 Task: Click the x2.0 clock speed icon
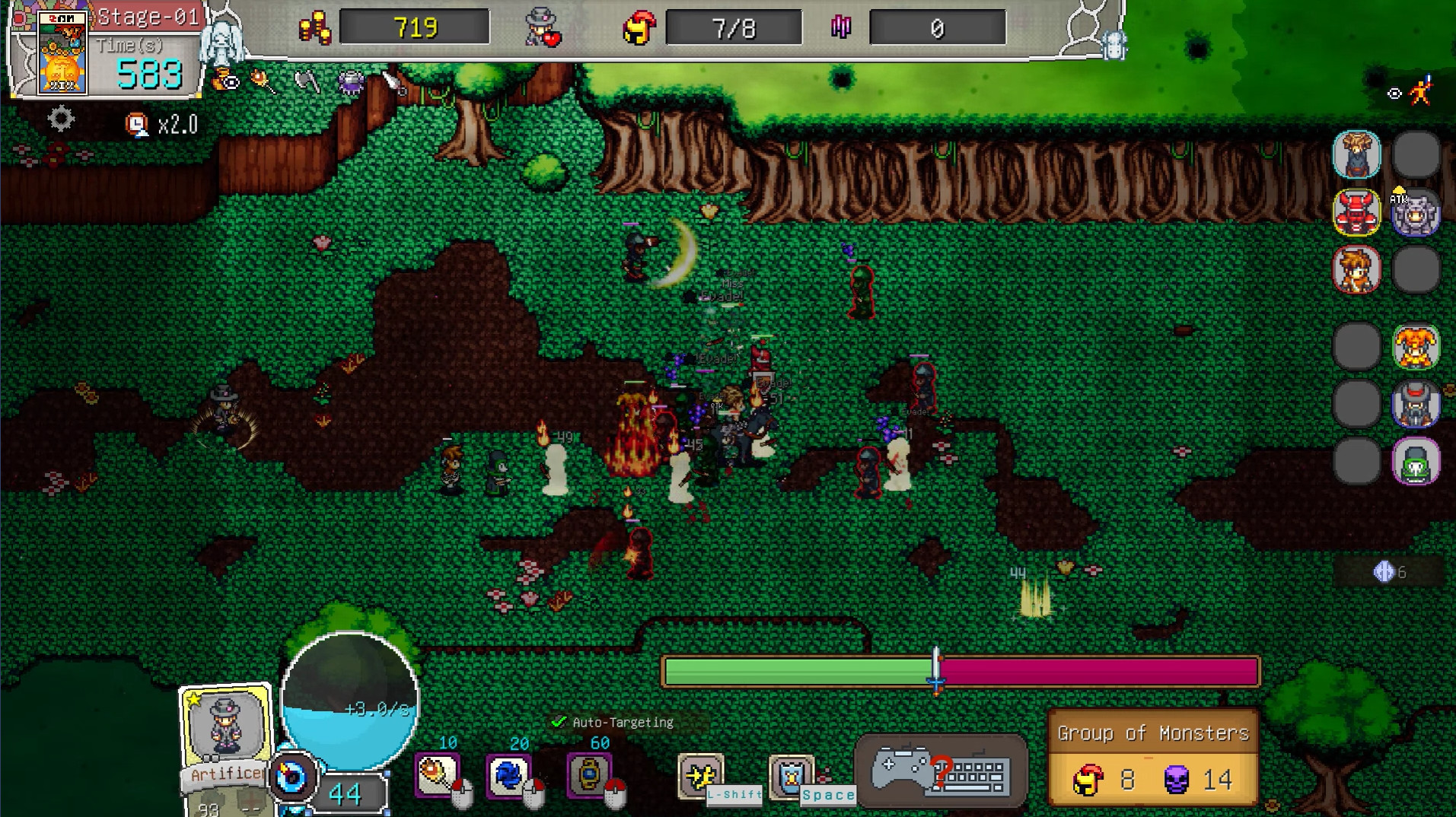(137, 123)
